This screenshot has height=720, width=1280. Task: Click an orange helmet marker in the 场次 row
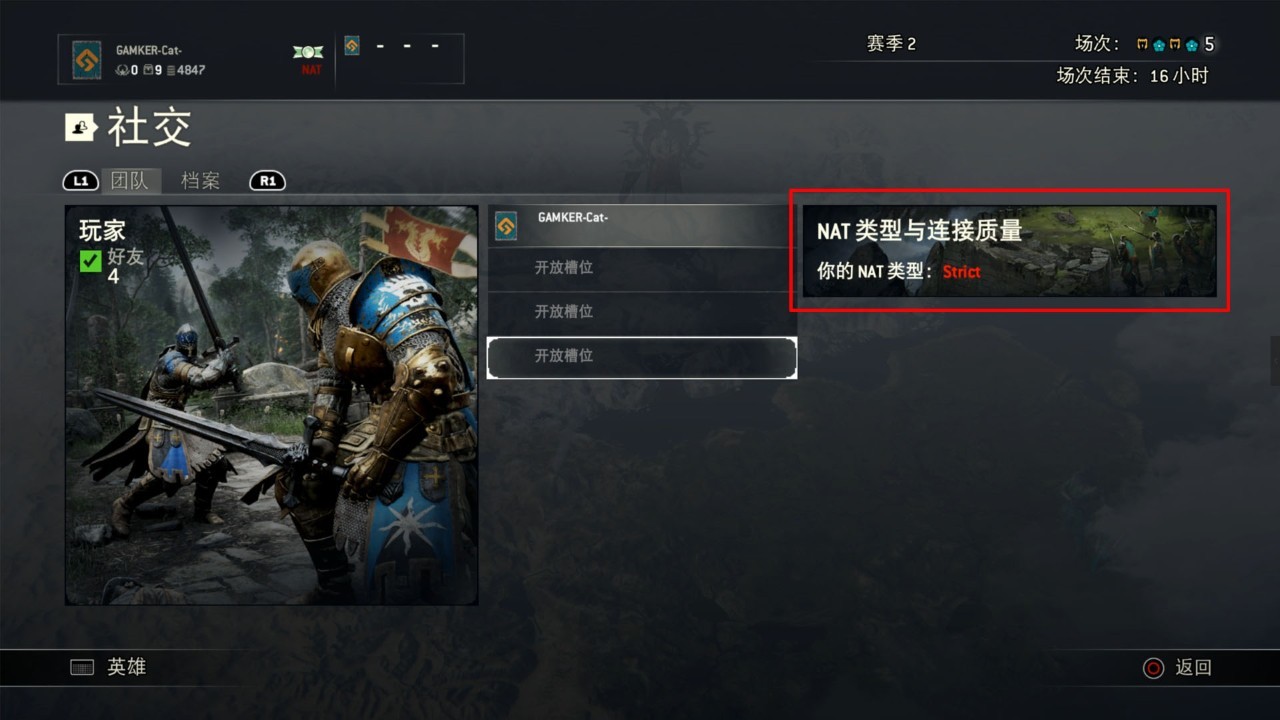tap(1143, 45)
